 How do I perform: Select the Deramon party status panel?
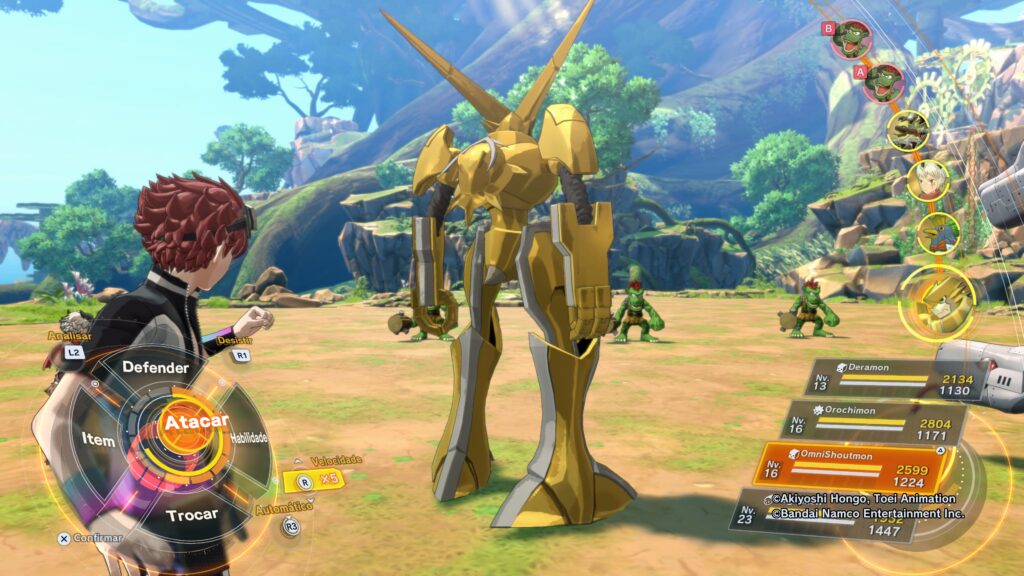click(885, 380)
